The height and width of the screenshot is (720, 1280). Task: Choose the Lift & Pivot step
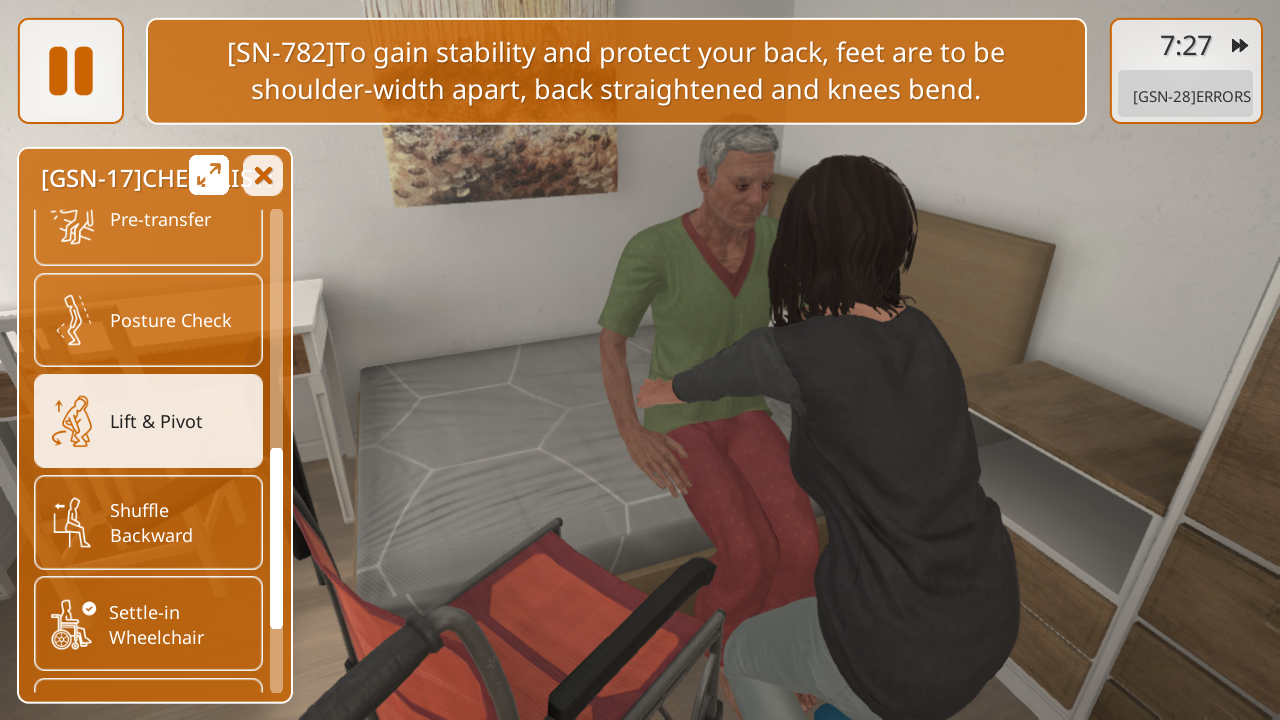click(148, 421)
